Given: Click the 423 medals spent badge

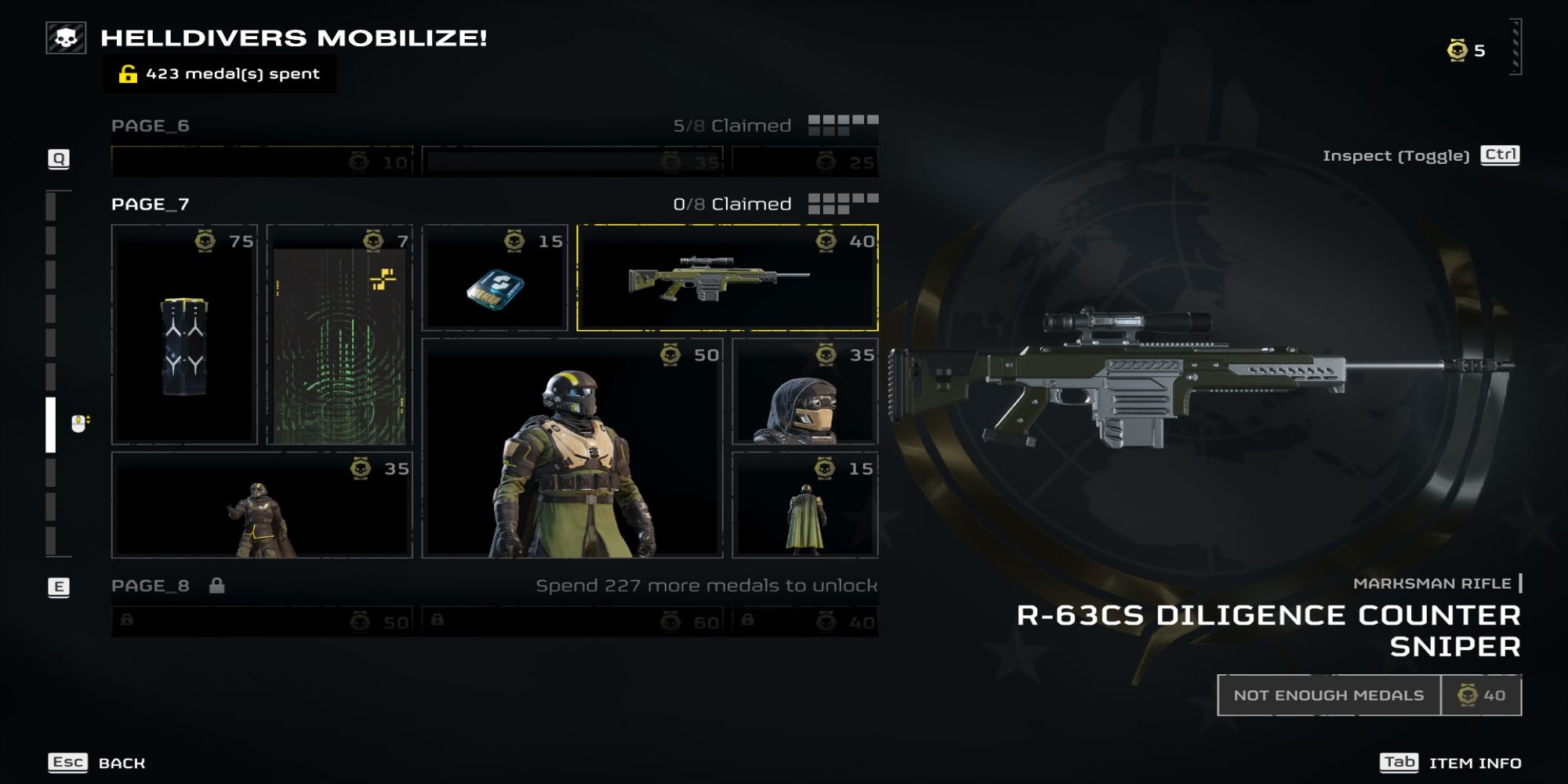Looking at the screenshot, I should 222,75.
